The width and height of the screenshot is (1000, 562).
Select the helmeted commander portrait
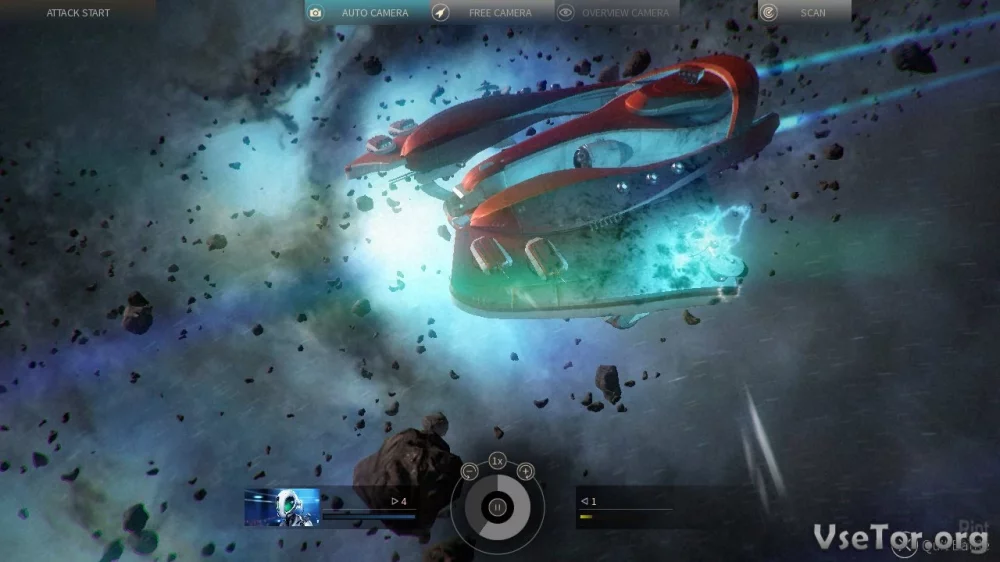(x=282, y=507)
